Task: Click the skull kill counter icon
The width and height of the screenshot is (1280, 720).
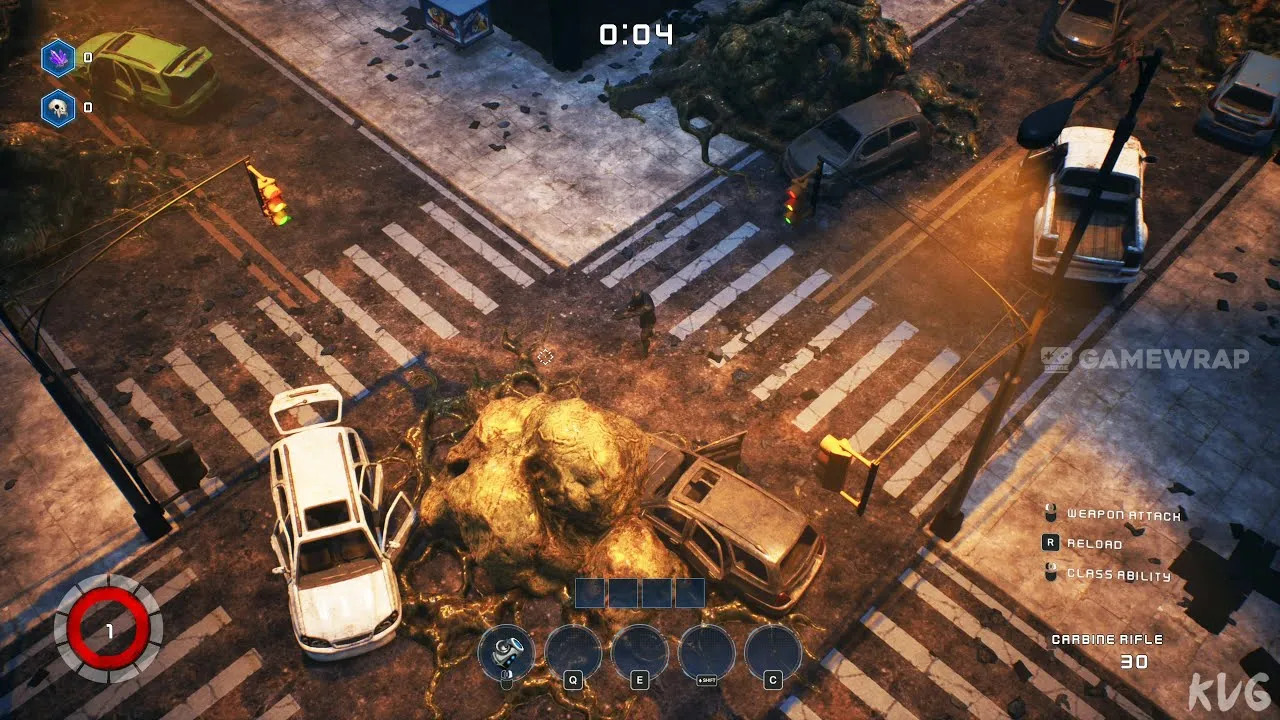Action: (x=58, y=108)
